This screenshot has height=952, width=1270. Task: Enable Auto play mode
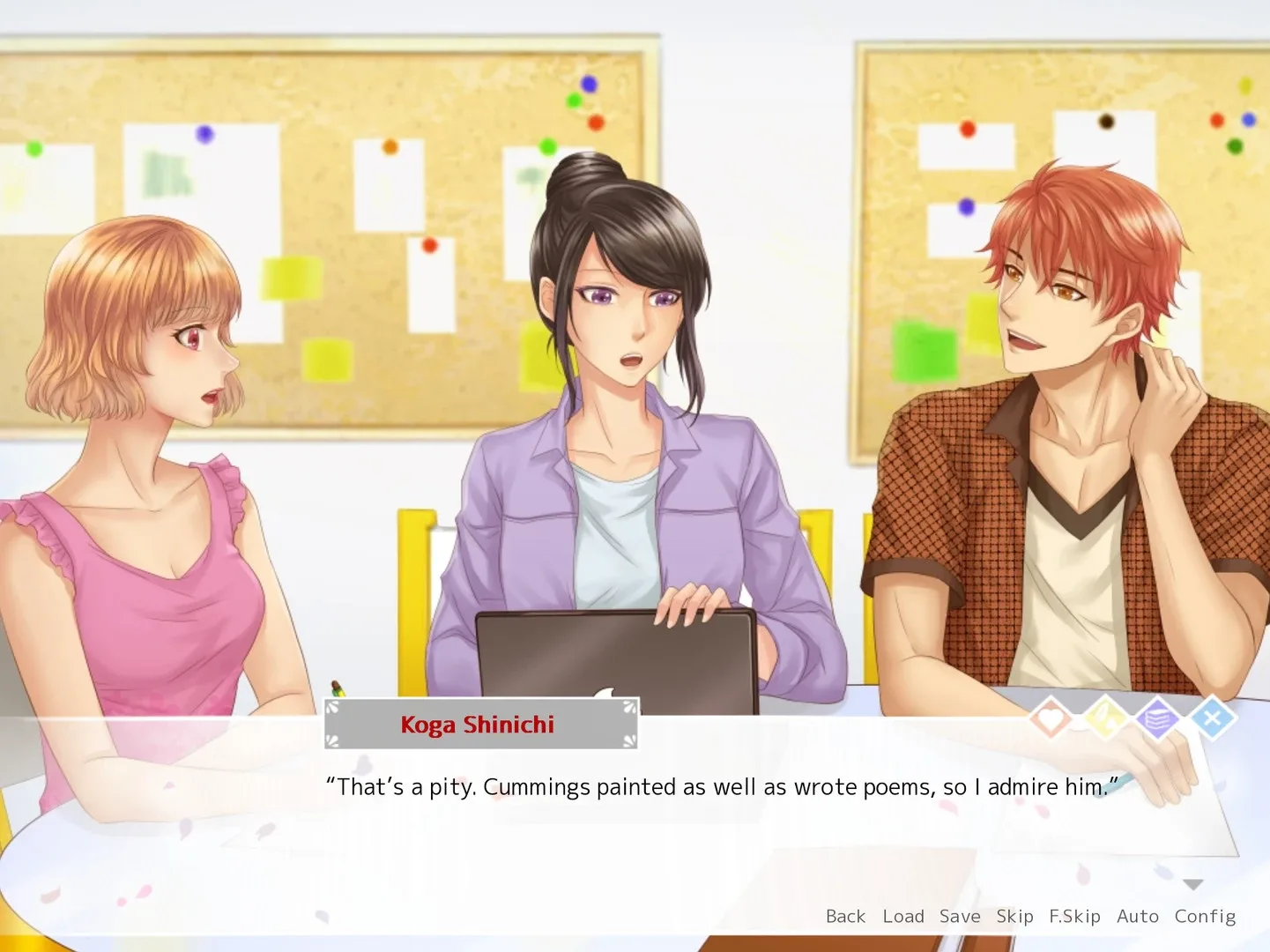(1138, 916)
